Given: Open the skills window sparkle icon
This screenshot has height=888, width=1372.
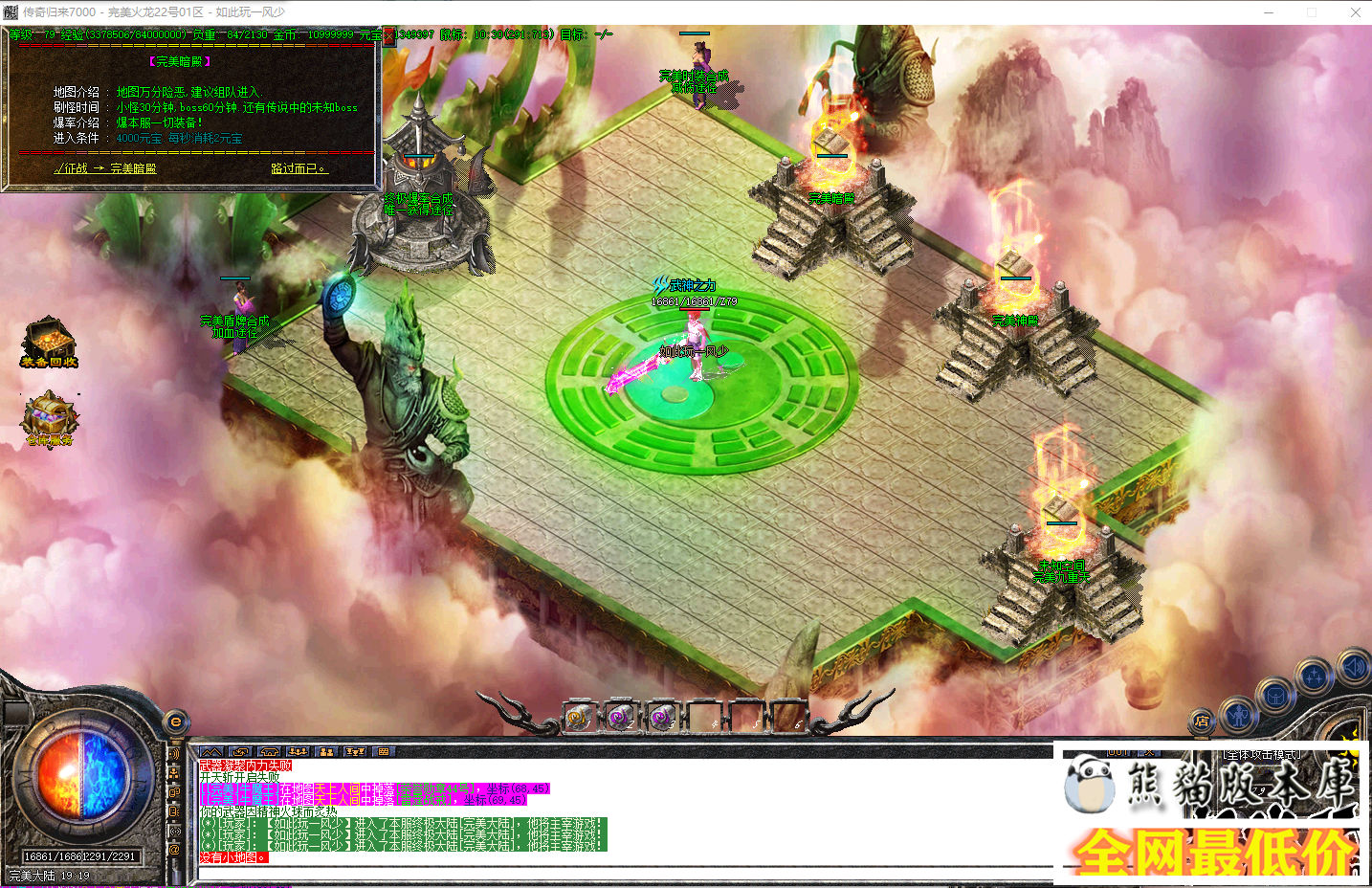Looking at the screenshot, I should (1313, 675).
